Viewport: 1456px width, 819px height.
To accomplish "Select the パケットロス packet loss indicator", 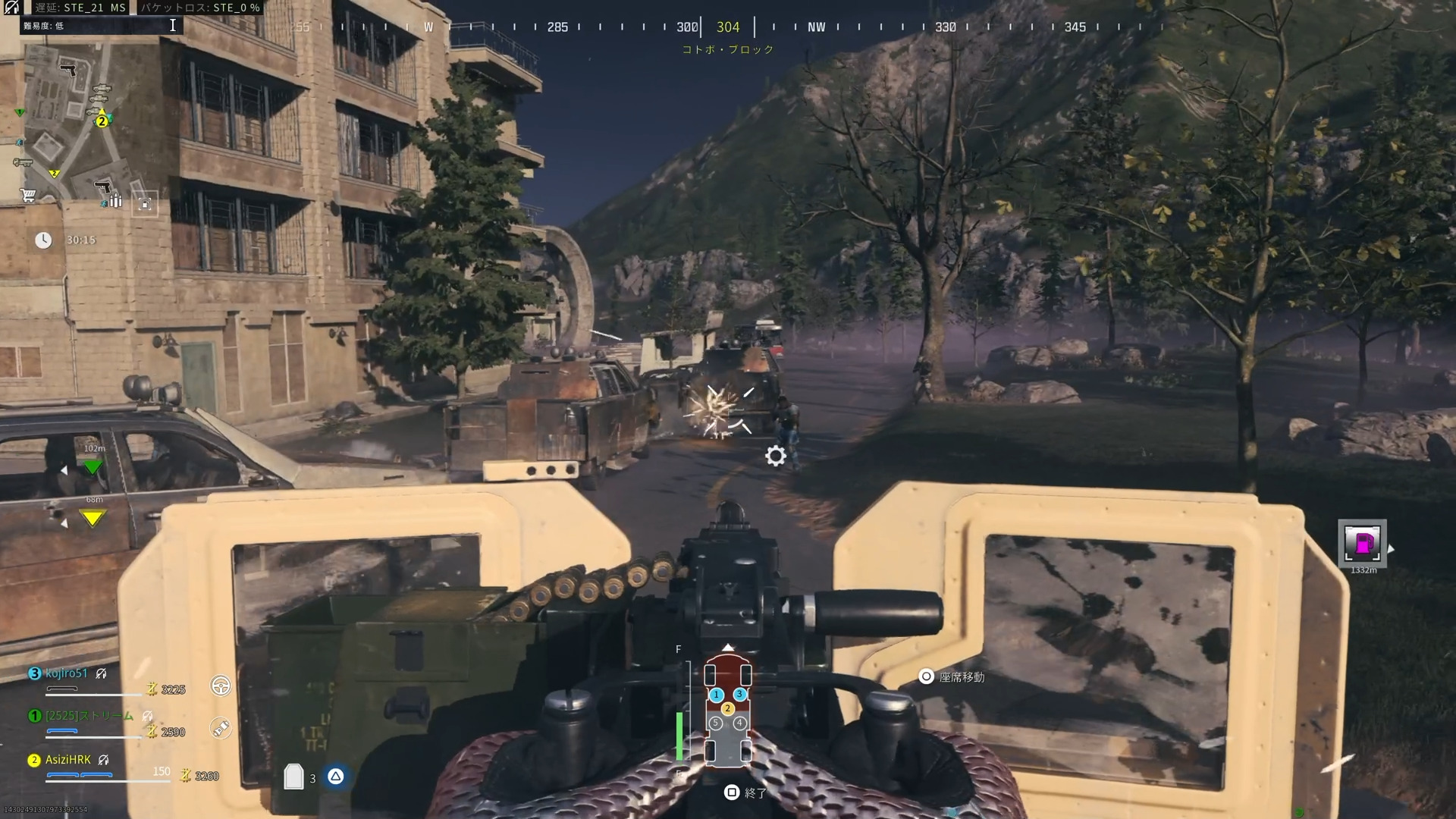I will [x=201, y=8].
